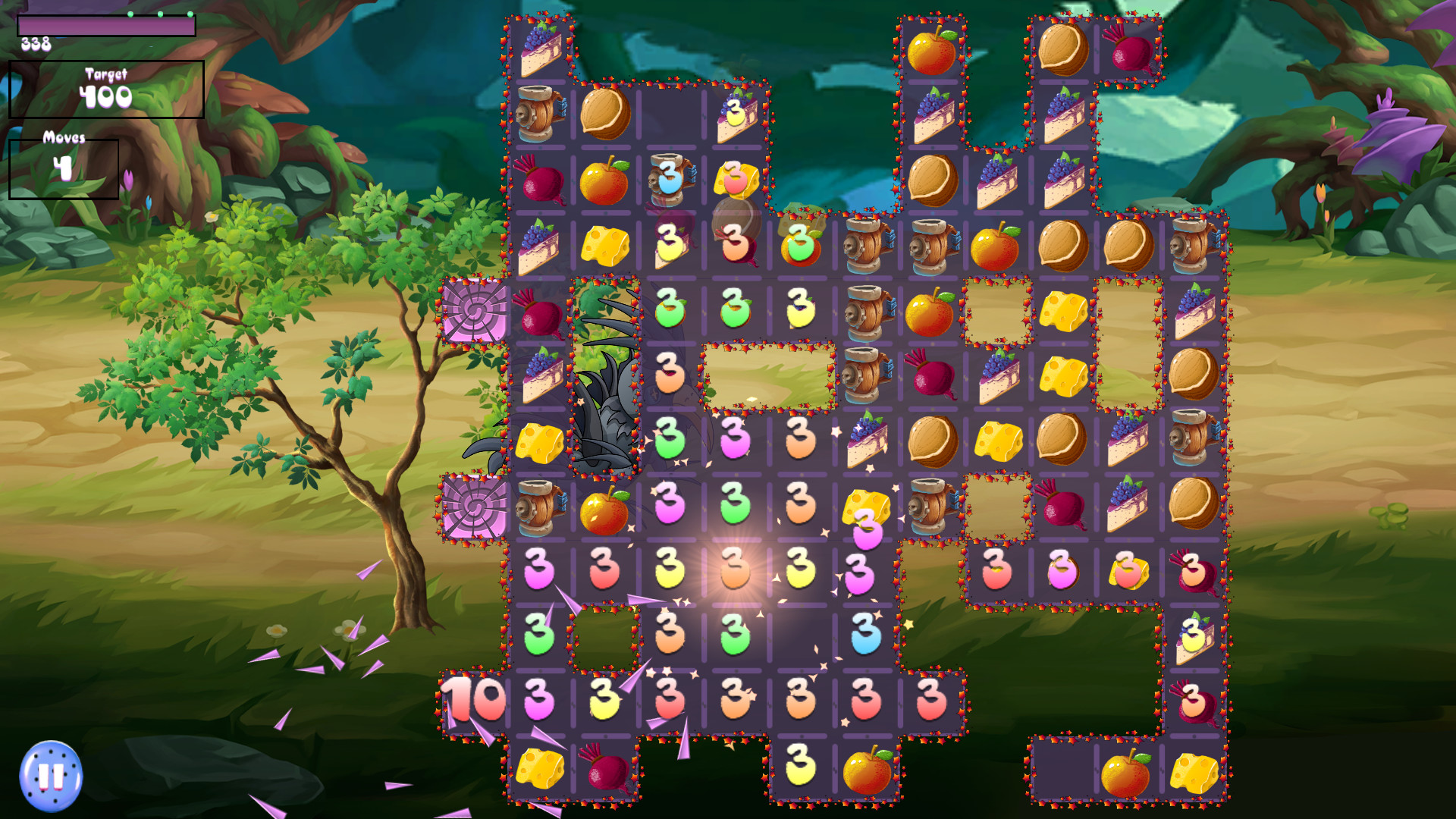Pause the game with the pause button
Image resolution: width=1456 pixels, height=819 pixels.
(52, 775)
